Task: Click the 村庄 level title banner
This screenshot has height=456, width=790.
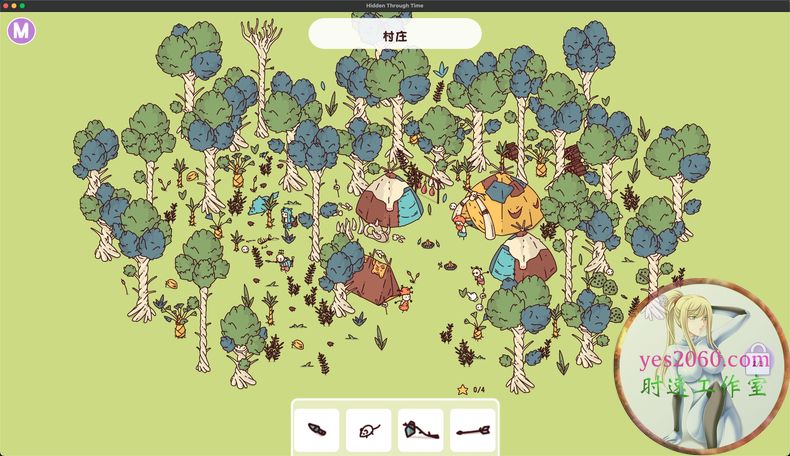Action: (394, 34)
